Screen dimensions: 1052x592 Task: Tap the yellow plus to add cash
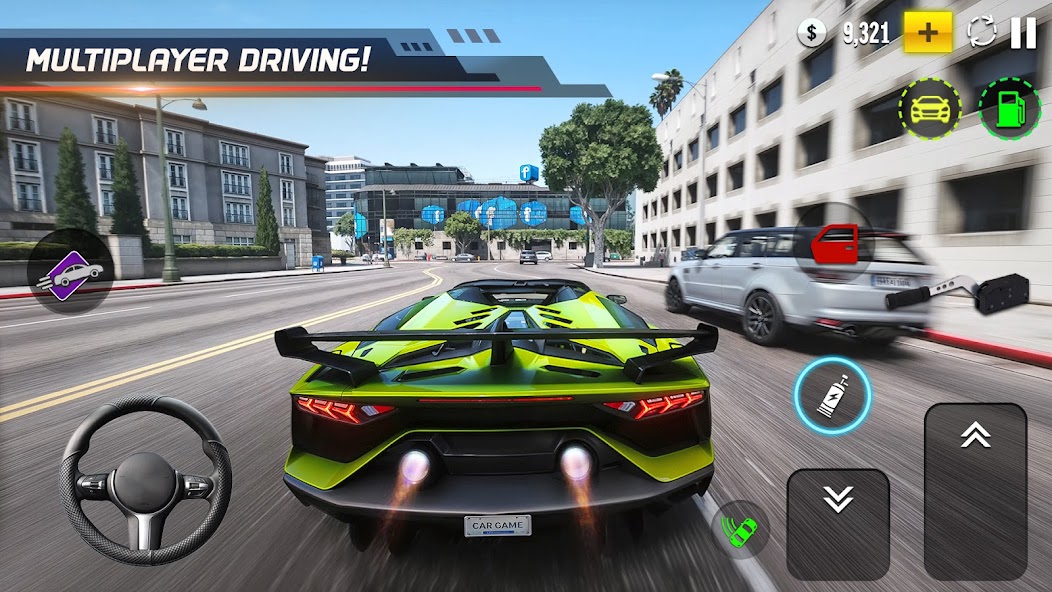(x=928, y=33)
